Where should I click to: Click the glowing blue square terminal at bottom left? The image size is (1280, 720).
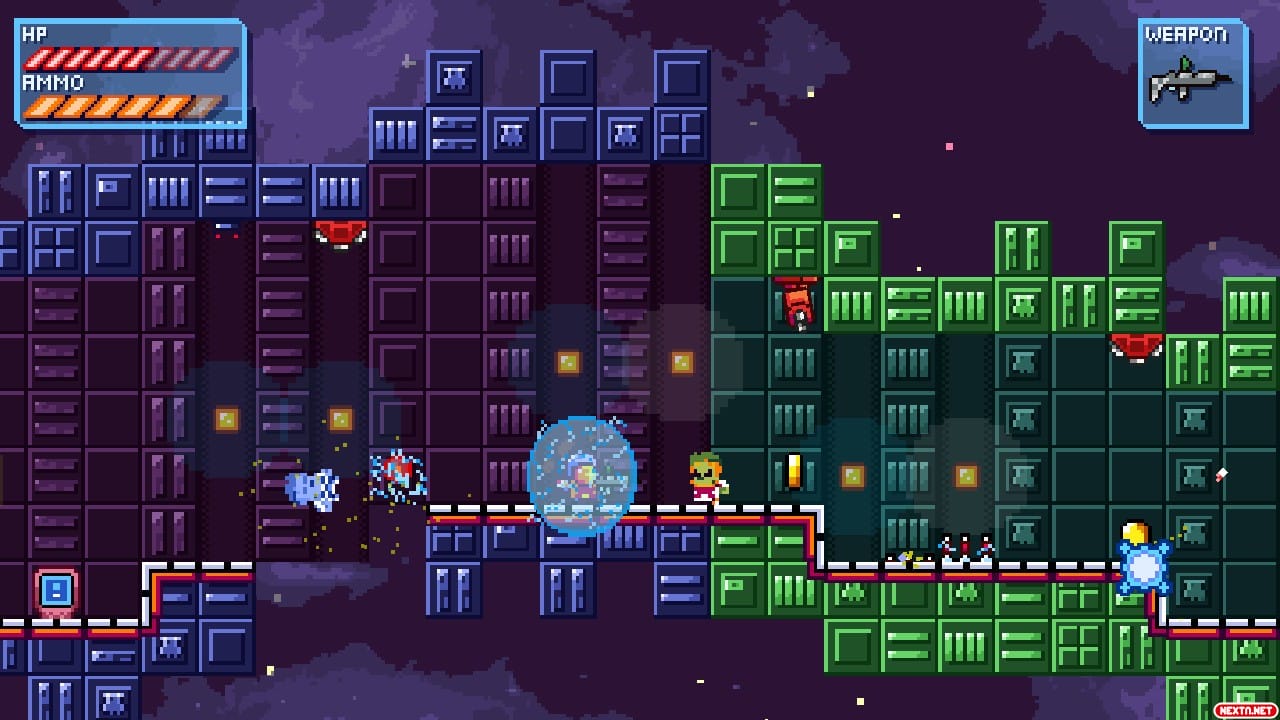pyautogui.click(x=56, y=592)
